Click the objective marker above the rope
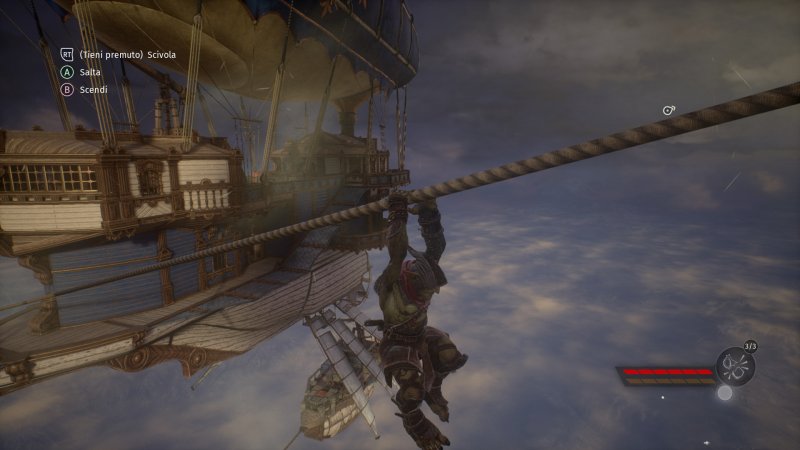Screen dimensions: 800x450 pyautogui.click(x=669, y=110)
